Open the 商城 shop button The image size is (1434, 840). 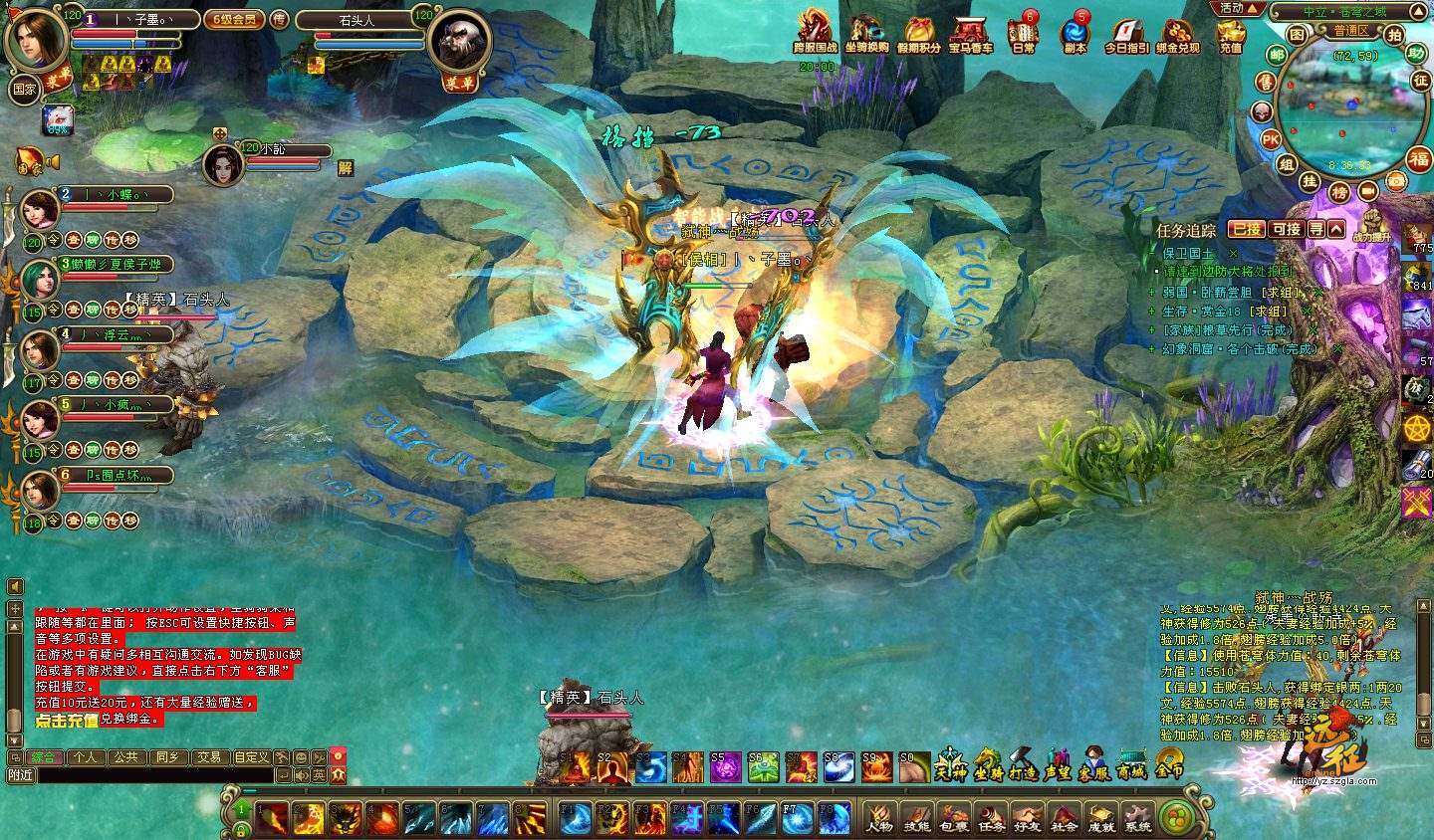(1131, 764)
